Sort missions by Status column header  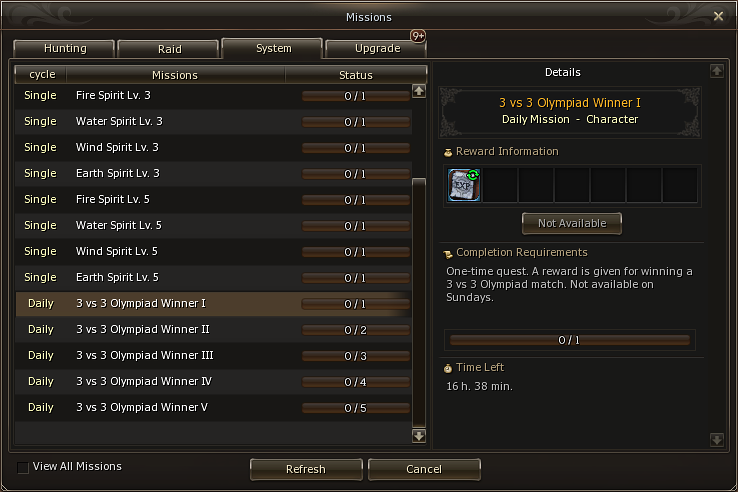click(355, 75)
